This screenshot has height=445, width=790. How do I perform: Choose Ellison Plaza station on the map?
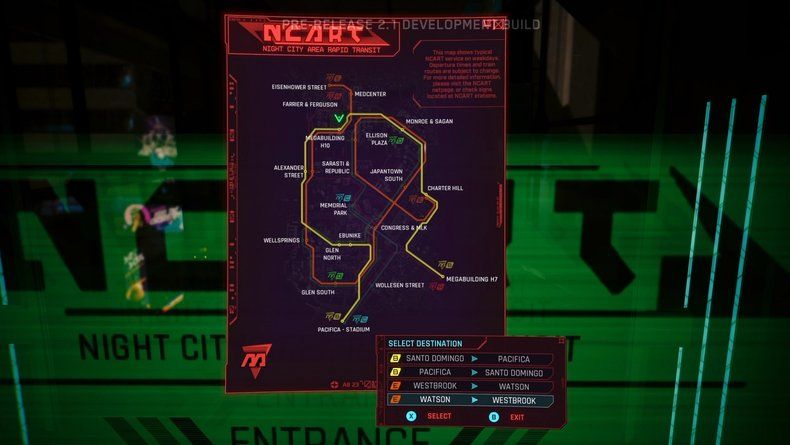pyautogui.click(x=376, y=139)
